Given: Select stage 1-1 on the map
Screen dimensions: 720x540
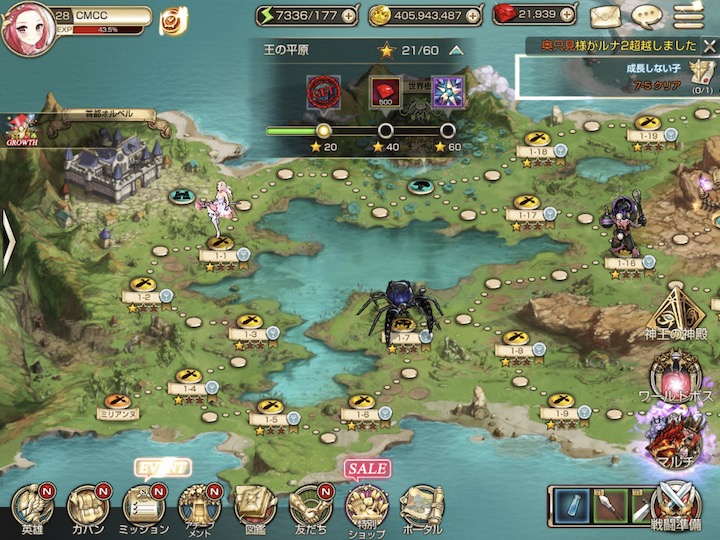Looking at the screenshot, I should 220,246.
